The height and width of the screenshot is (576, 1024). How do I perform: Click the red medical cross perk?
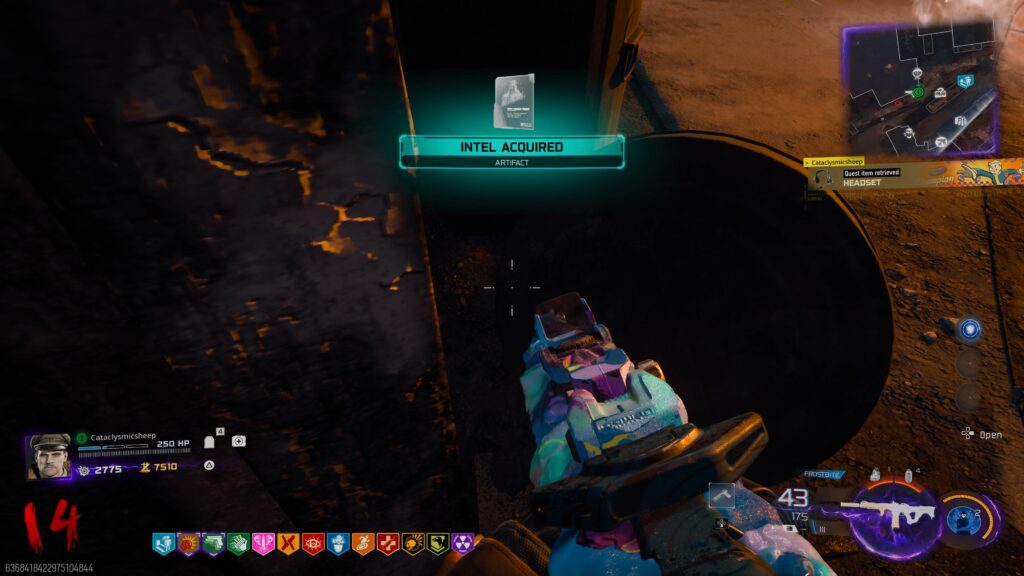pos(388,544)
